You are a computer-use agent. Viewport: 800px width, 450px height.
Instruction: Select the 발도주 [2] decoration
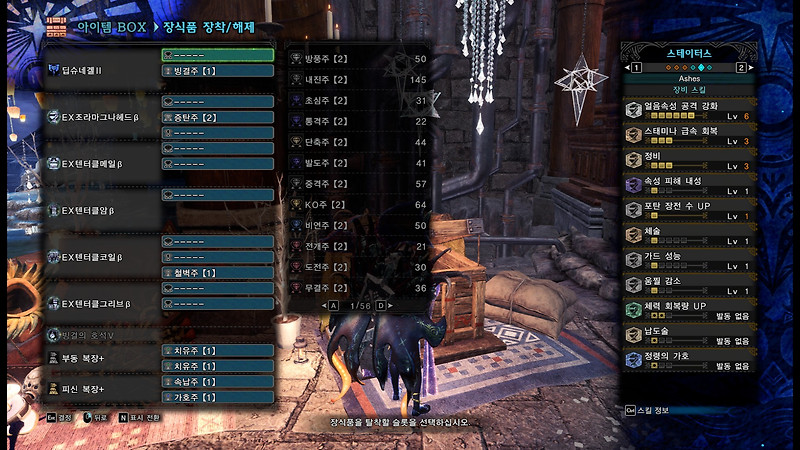pyautogui.click(x=358, y=162)
